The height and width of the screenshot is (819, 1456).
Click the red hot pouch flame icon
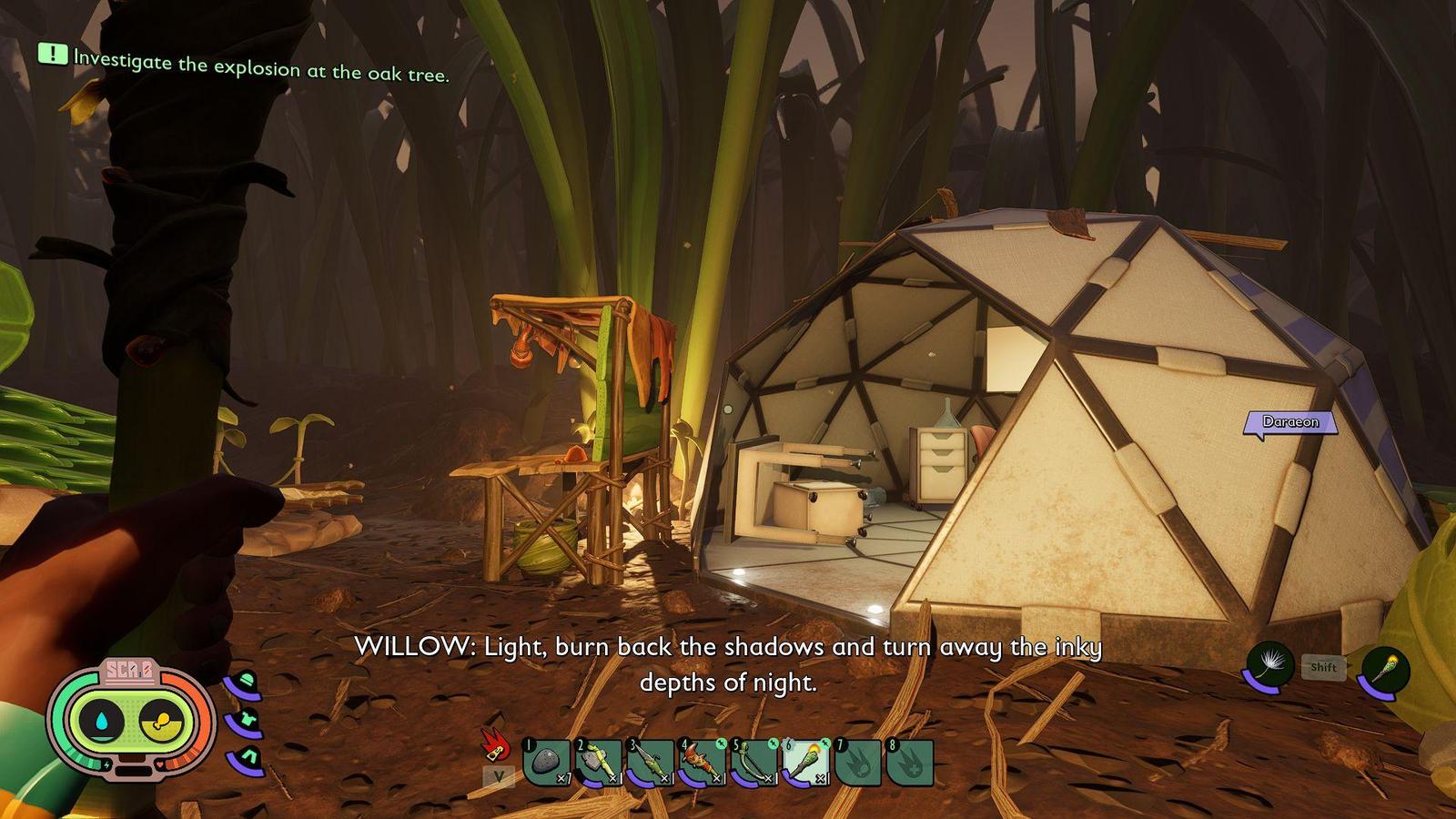tap(495, 745)
